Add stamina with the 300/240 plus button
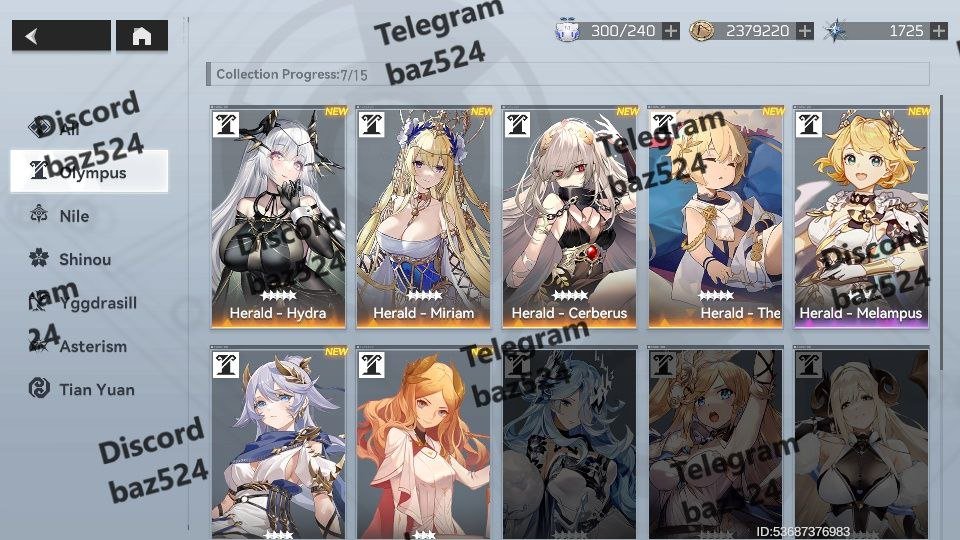The width and height of the screenshot is (960, 540). point(671,31)
